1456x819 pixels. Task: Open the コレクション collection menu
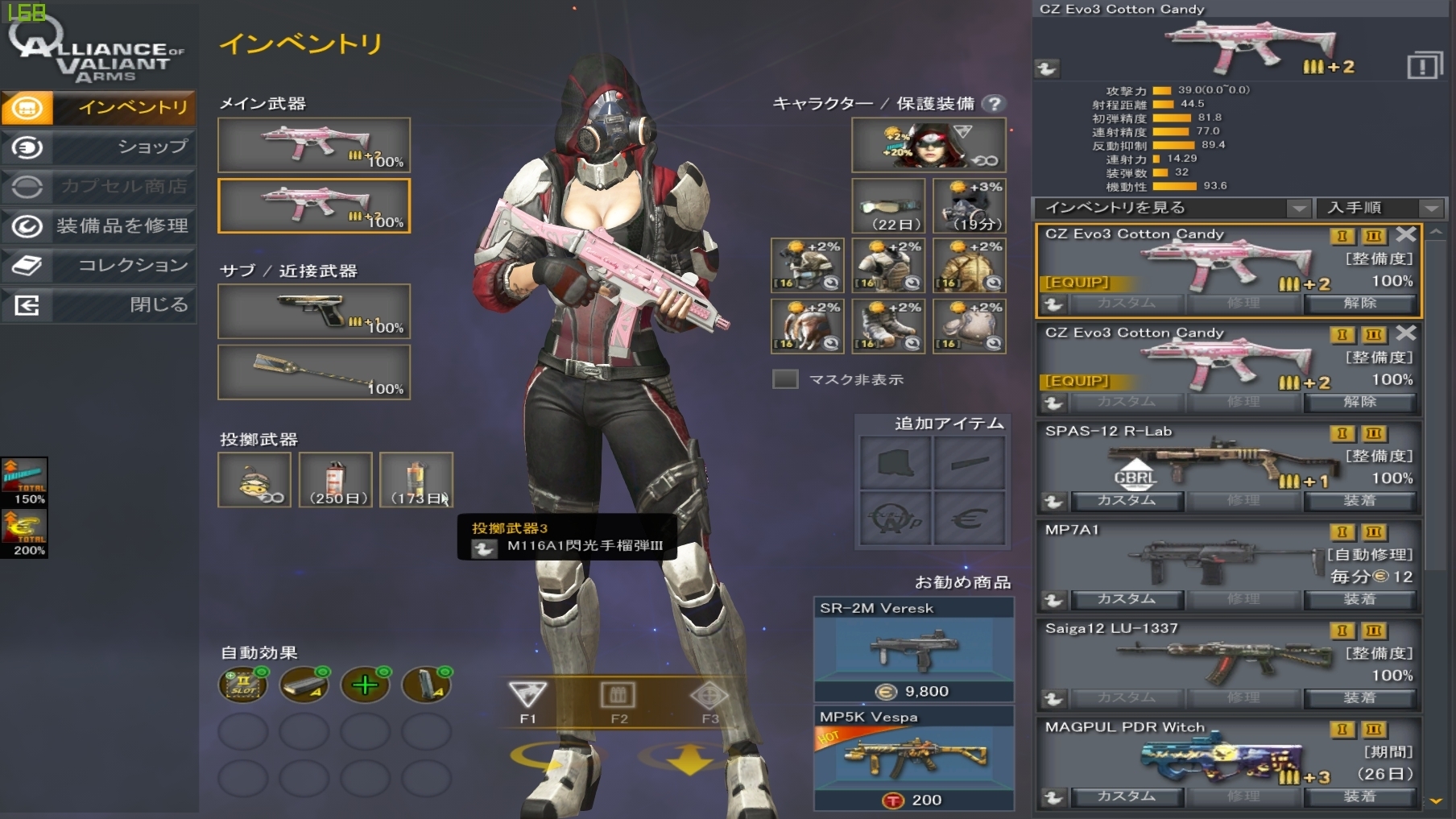pos(98,266)
